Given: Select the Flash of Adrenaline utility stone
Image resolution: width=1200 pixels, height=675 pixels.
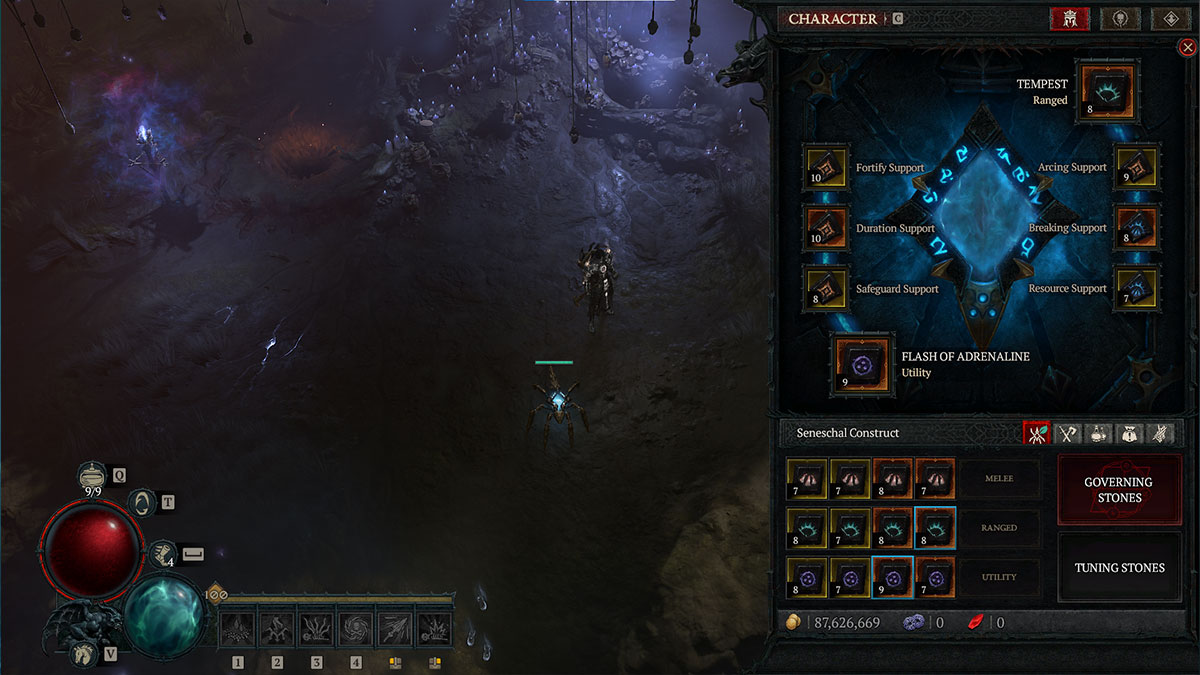Looking at the screenshot, I should [x=860, y=365].
